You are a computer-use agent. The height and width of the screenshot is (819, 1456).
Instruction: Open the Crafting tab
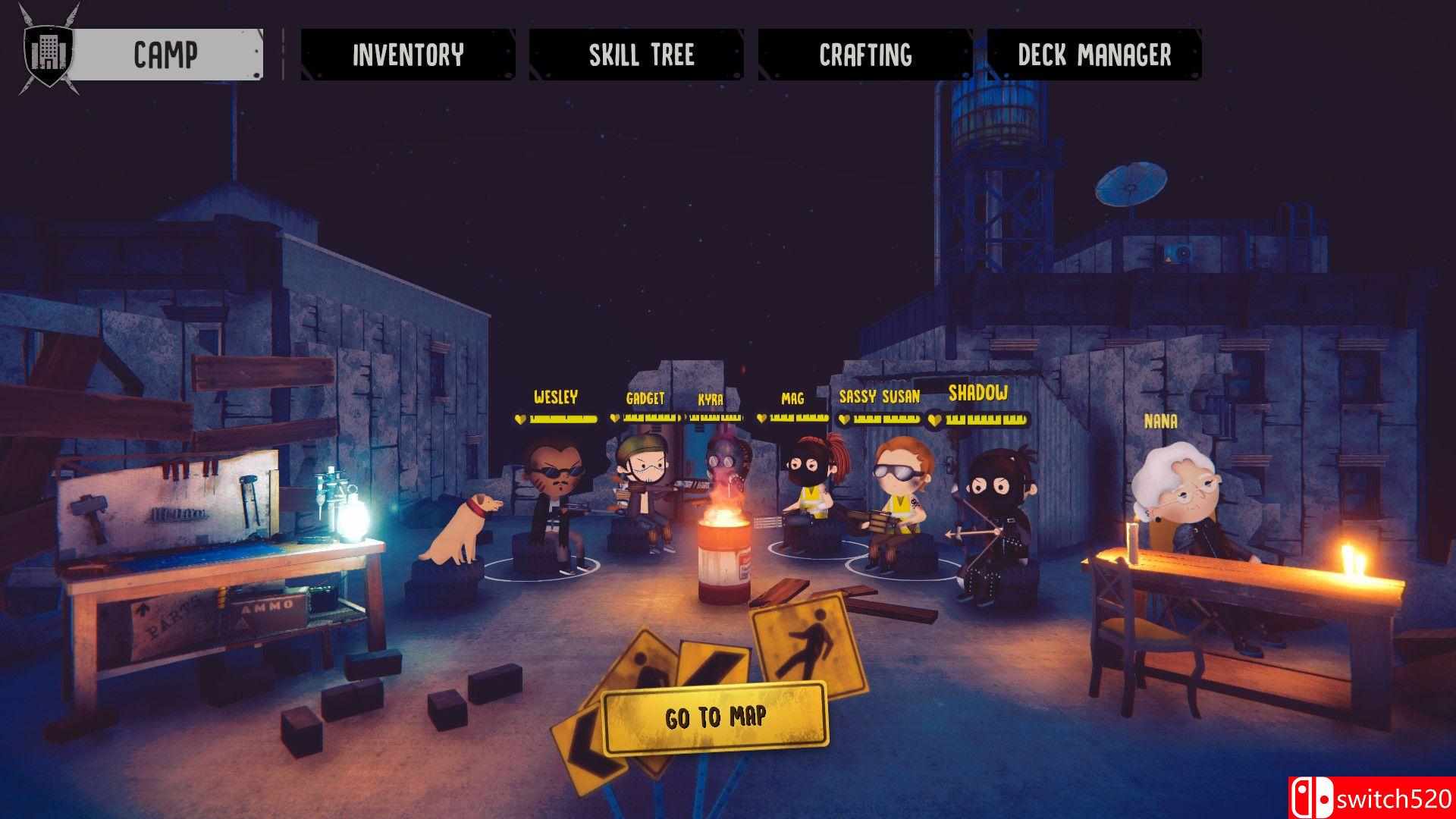(x=865, y=55)
